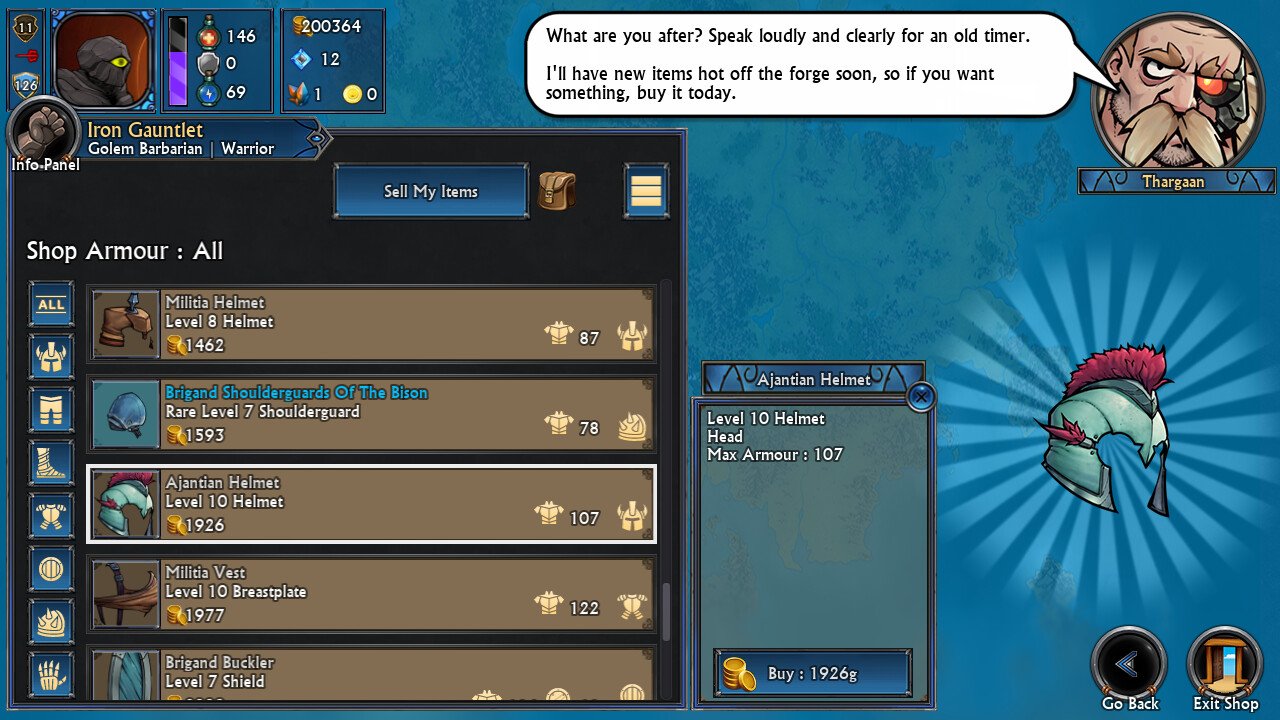Switch to the boots category filter
Viewport: 1280px width, 720px height.
click(x=51, y=463)
